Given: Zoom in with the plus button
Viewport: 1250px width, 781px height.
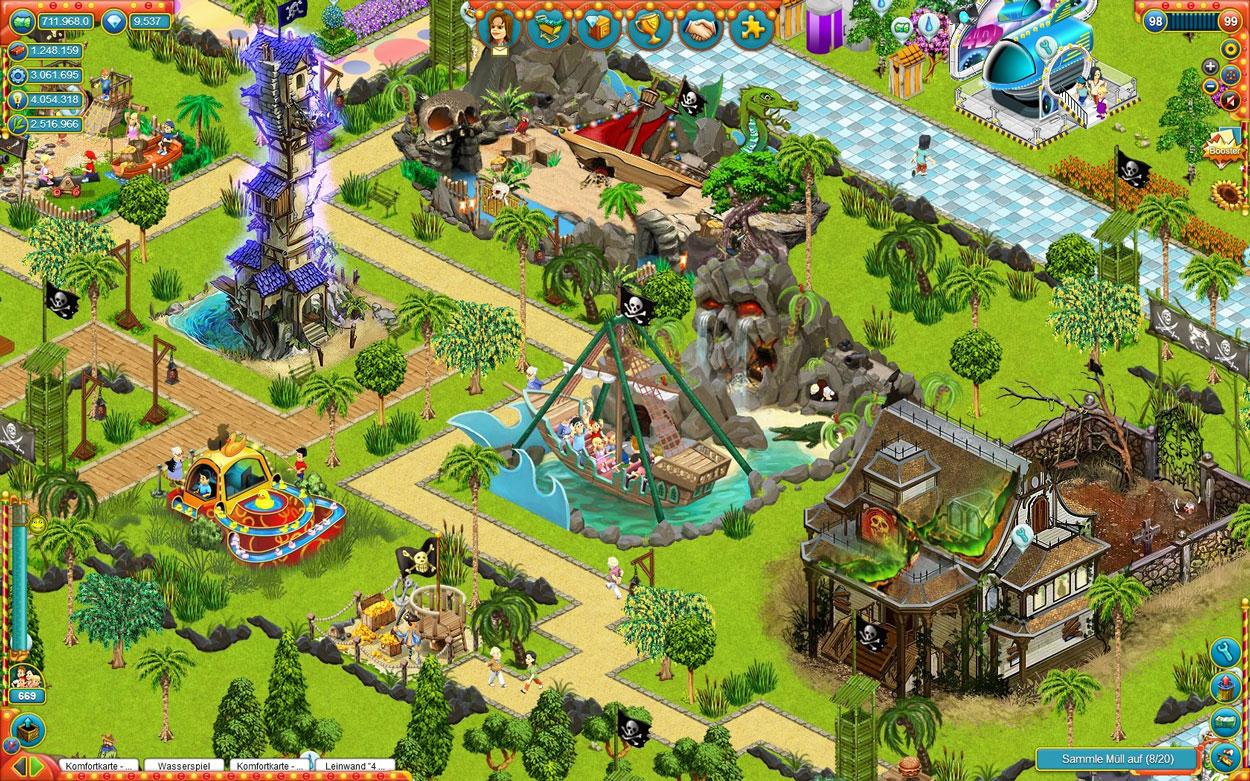Looking at the screenshot, I should click(x=1210, y=67).
